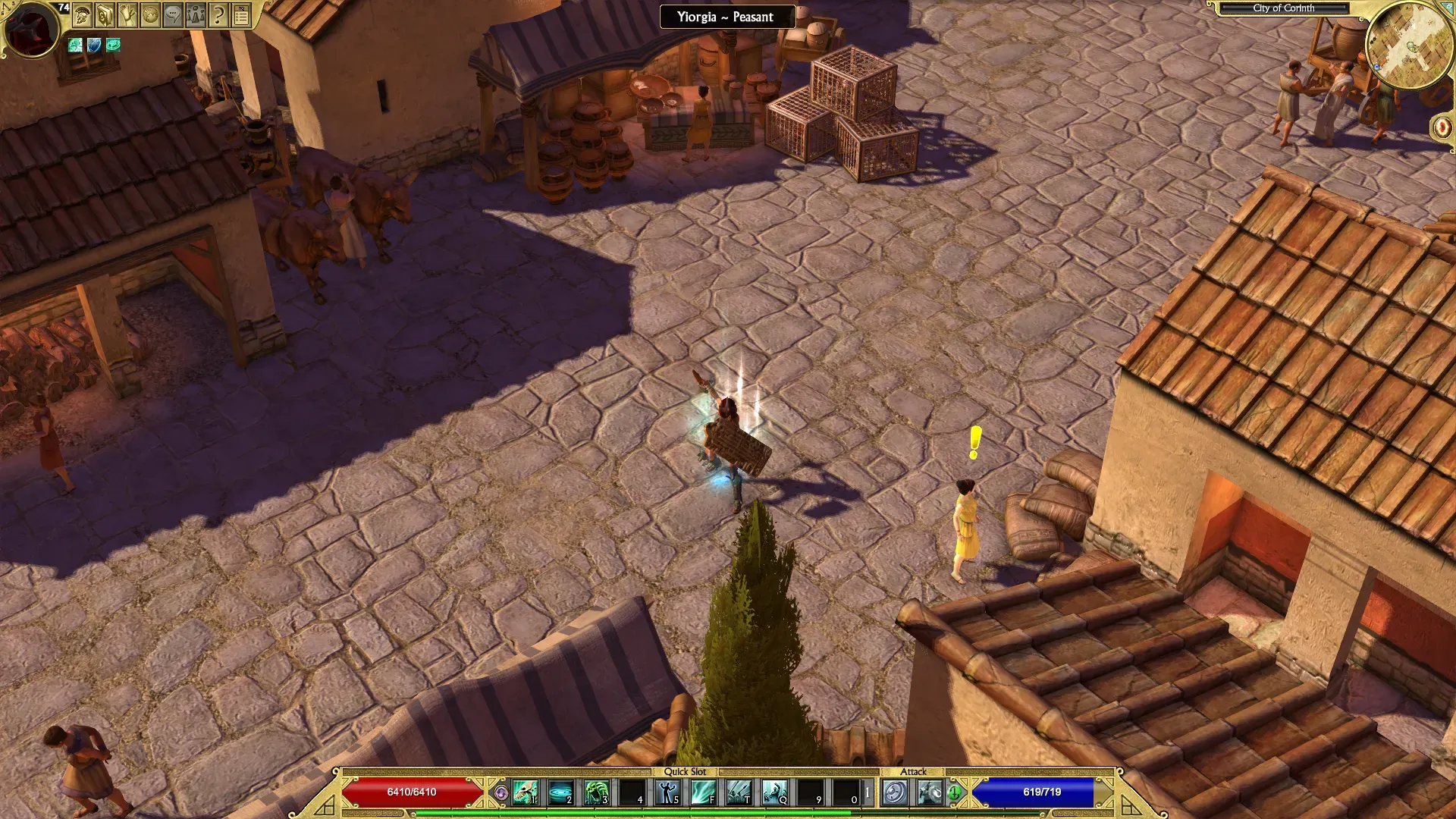
Task: Show the world map globe
Action: pos(150,14)
